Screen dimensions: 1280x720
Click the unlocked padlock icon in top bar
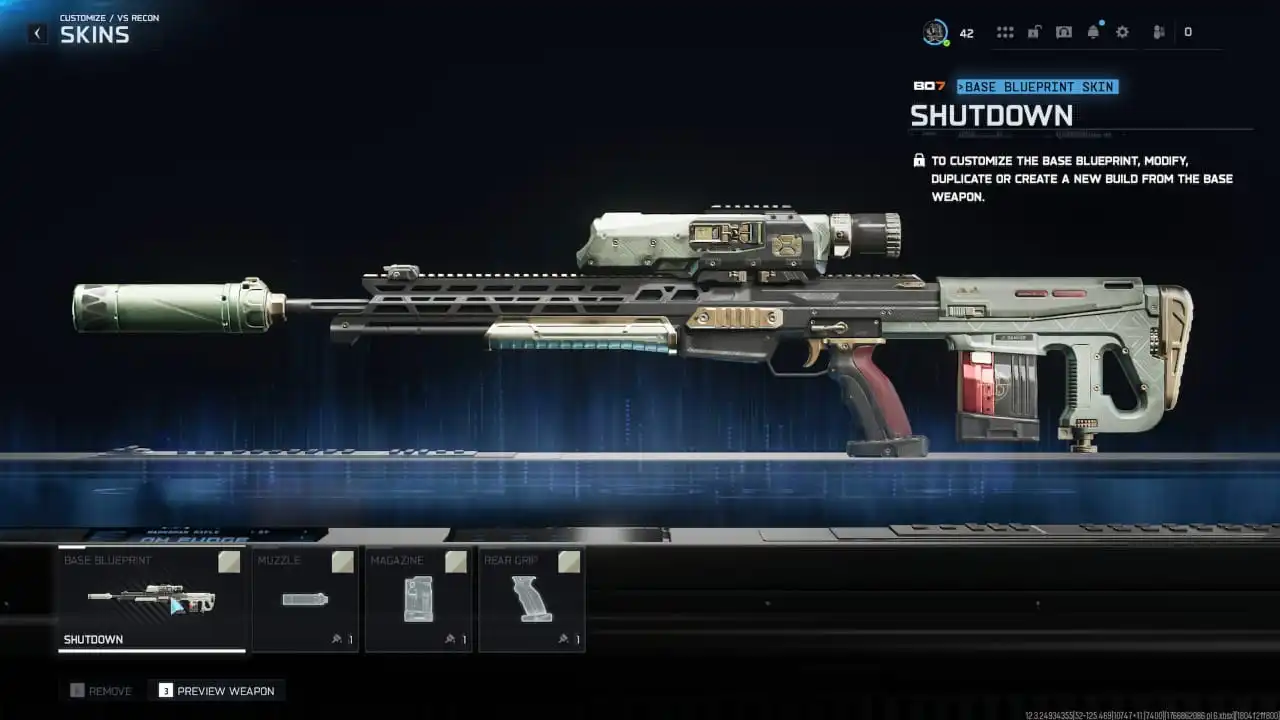coord(1034,31)
